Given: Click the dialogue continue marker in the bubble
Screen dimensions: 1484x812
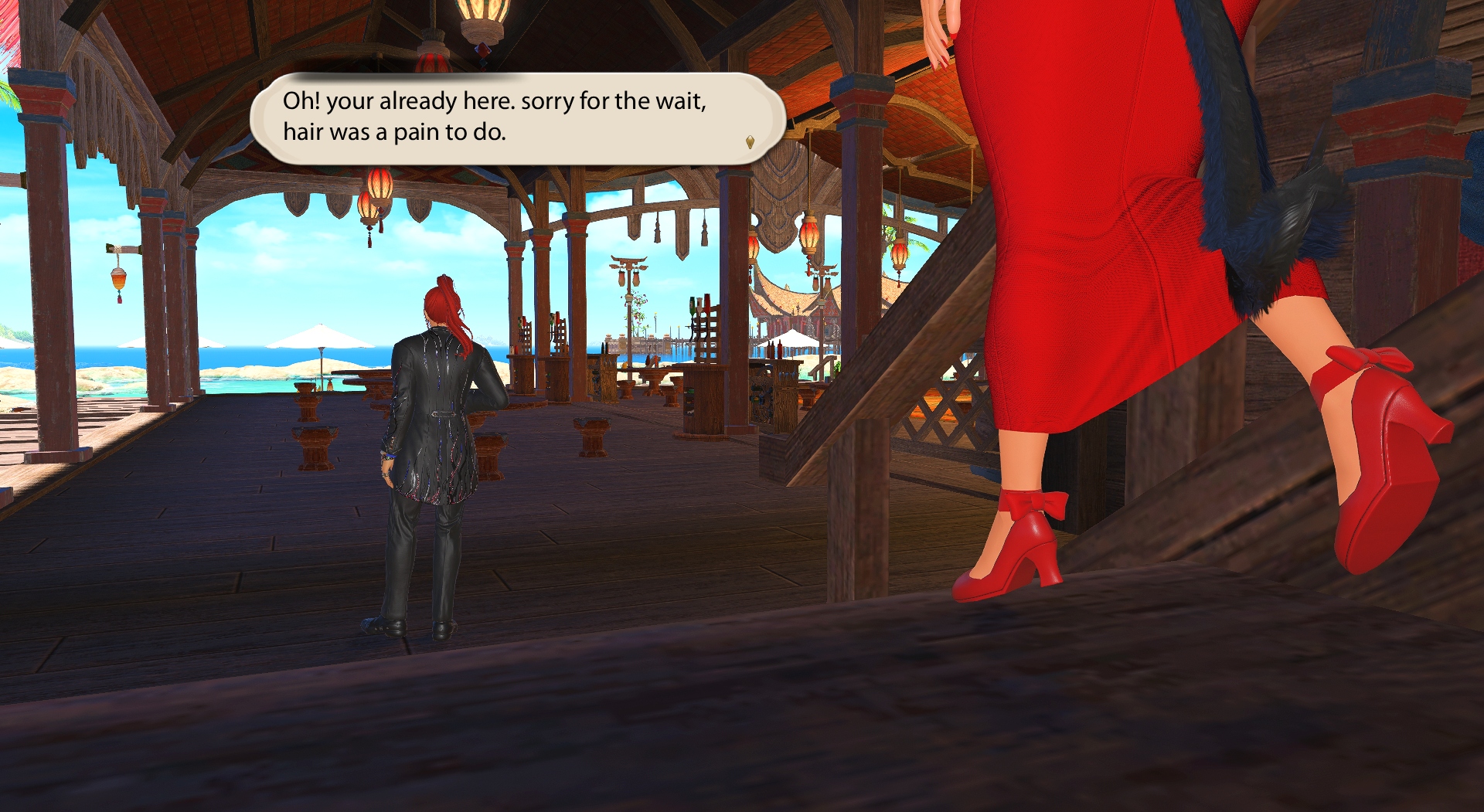Looking at the screenshot, I should click(750, 141).
